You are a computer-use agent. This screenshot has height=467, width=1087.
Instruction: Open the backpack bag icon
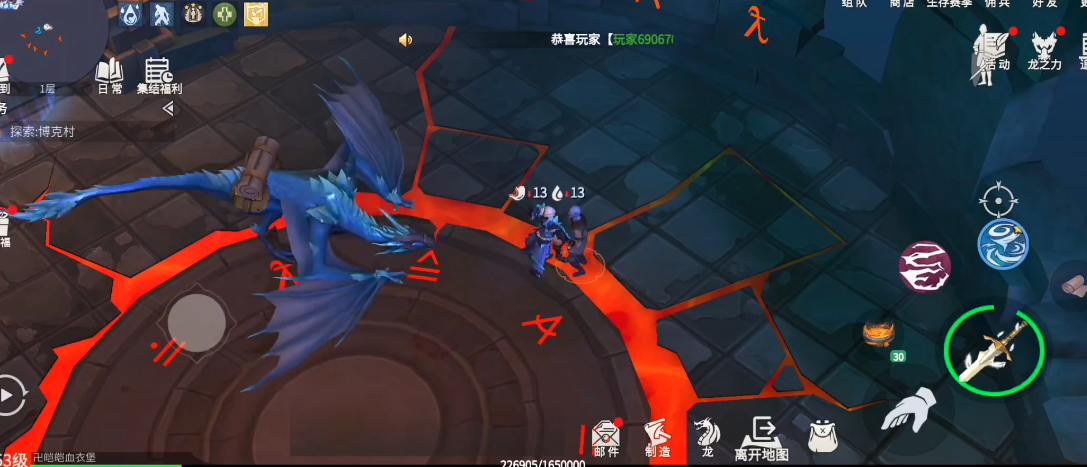pyautogui.click(x=823, y=436)
